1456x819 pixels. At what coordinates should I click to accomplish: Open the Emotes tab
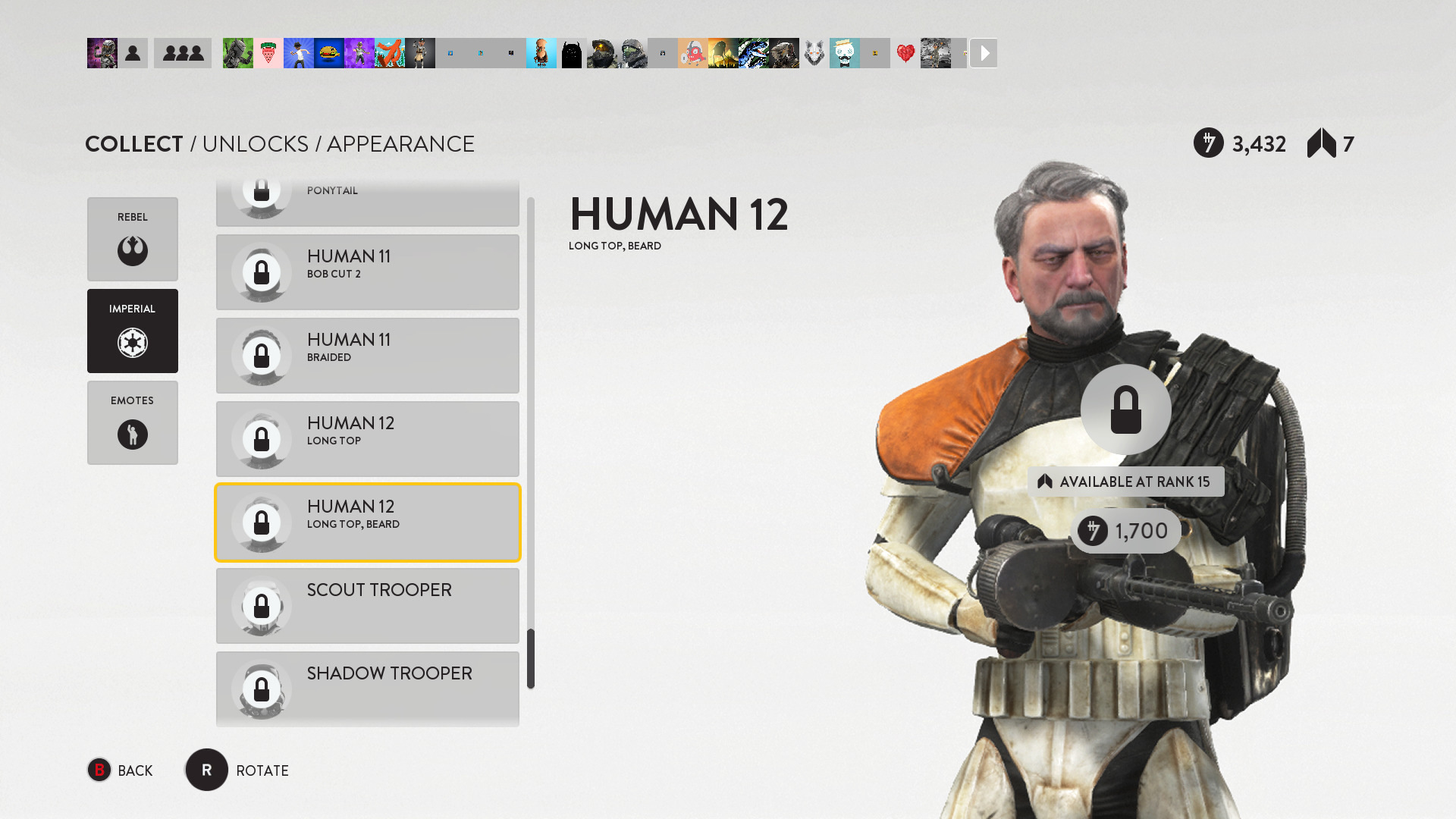click(132, 422)
